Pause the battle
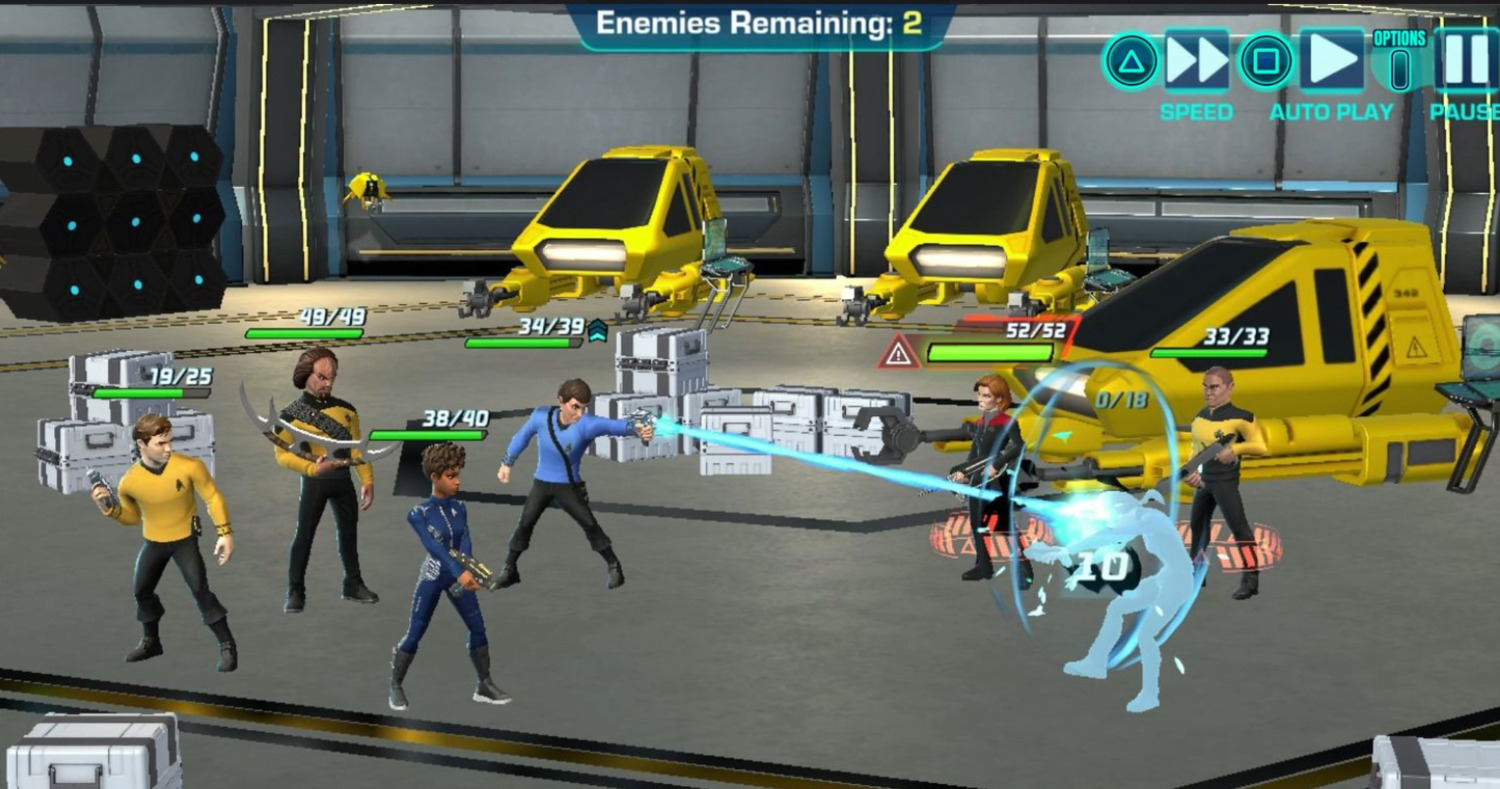The image size is (1500, 789). point(1467,62)
